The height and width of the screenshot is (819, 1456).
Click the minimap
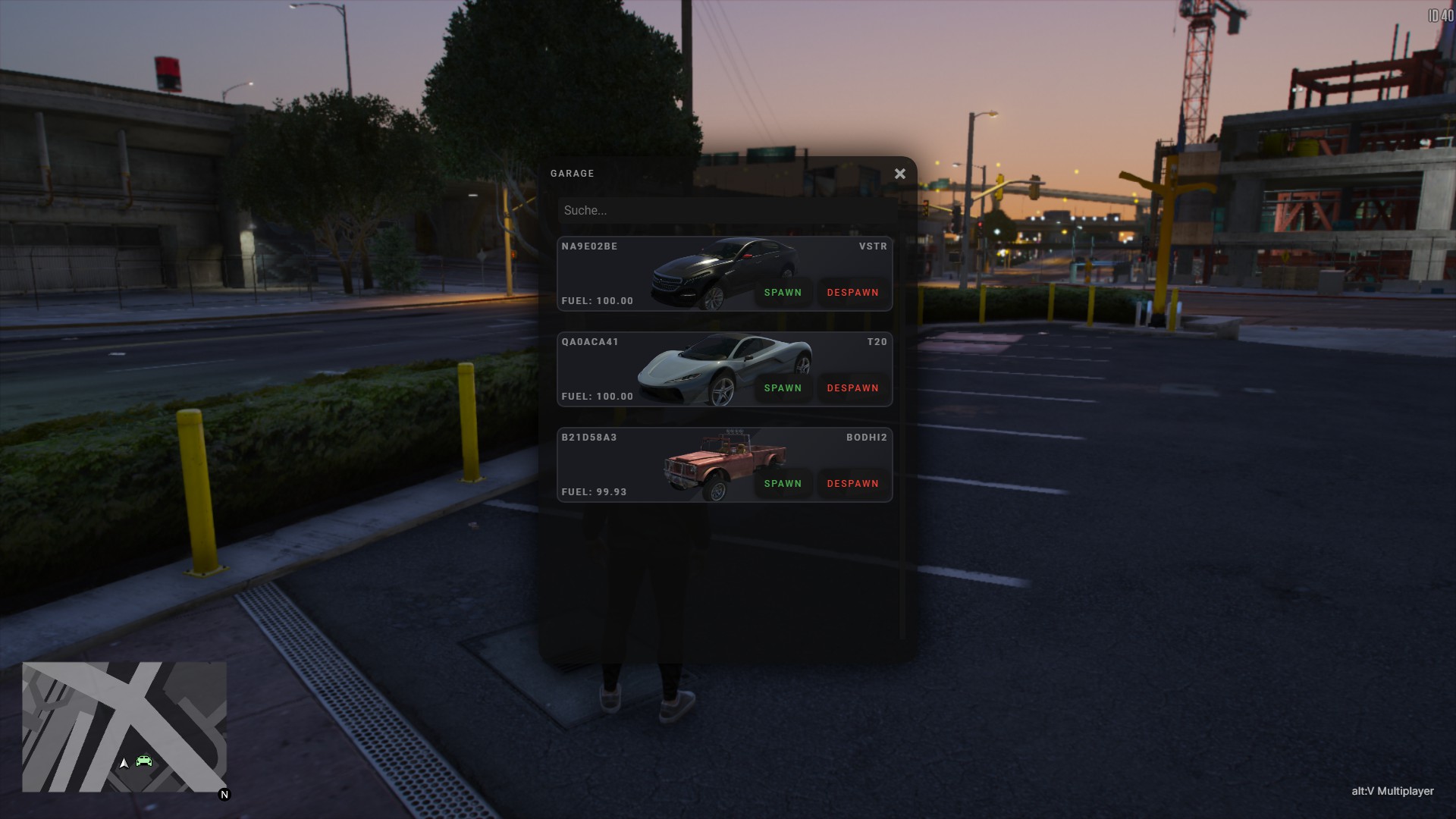[x=124, y=726]
